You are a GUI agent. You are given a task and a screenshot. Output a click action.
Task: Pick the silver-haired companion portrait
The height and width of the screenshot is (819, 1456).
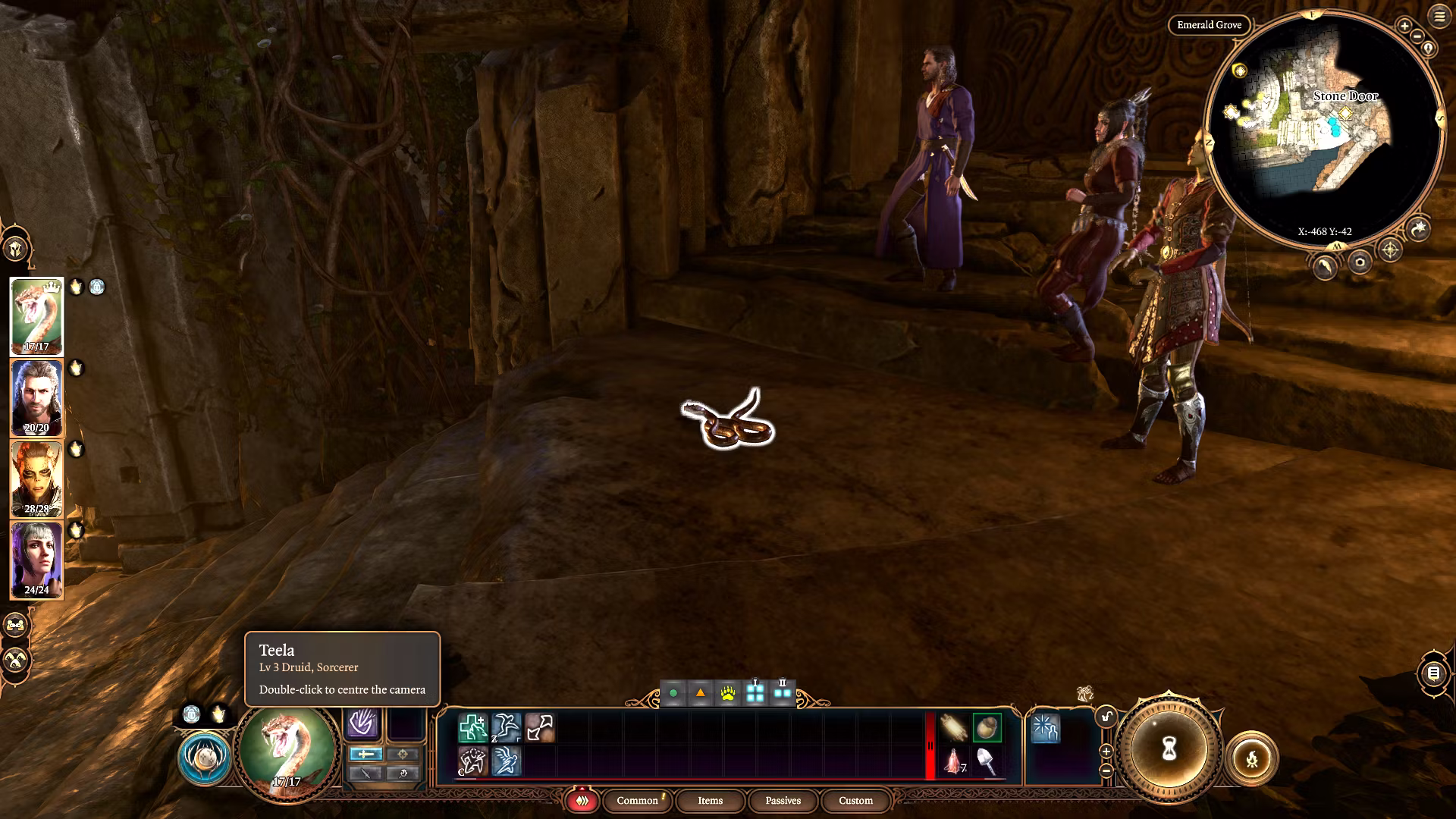click(36, 560)
